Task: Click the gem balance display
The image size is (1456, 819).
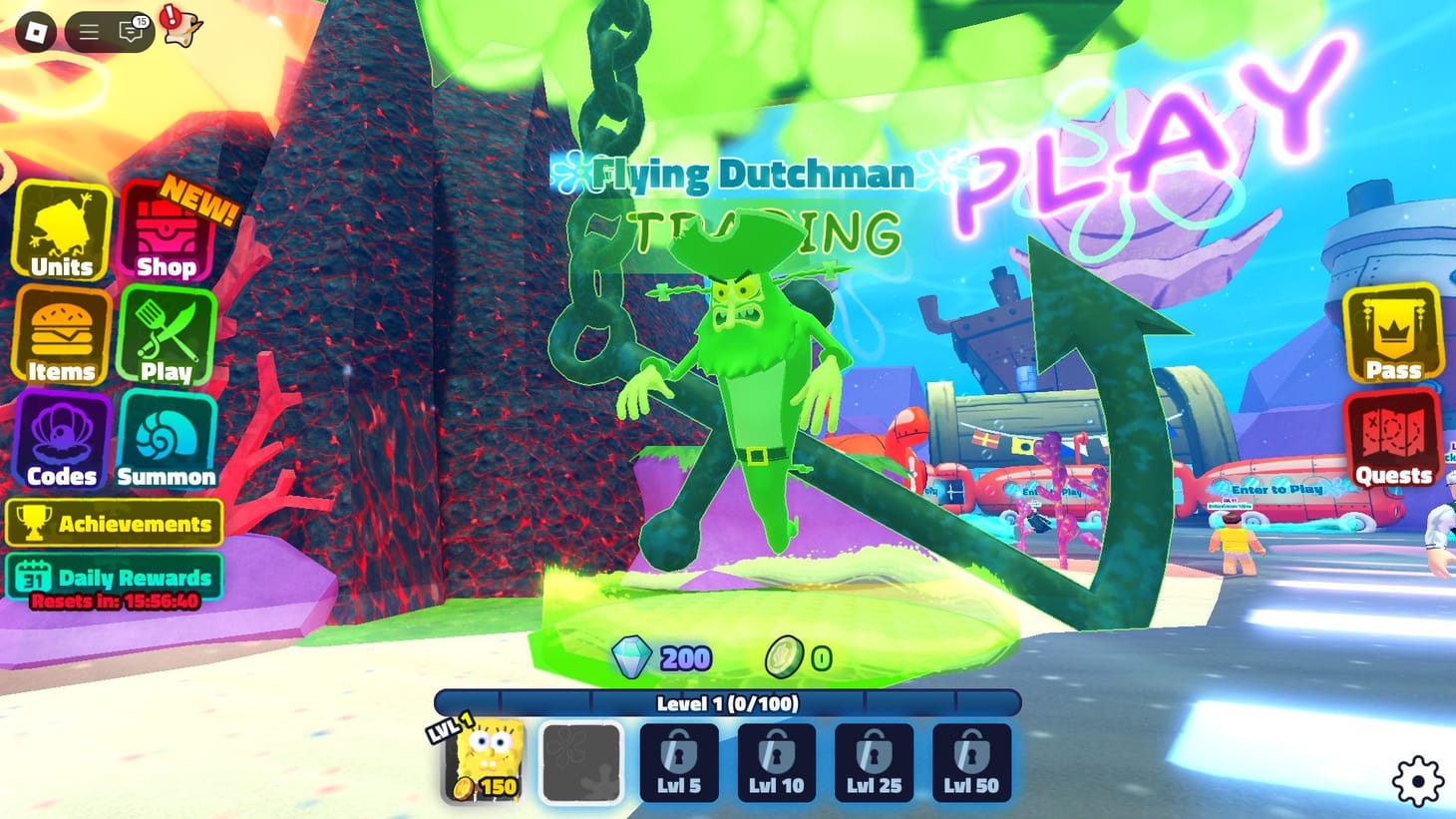Action: (x=662, y=657)
